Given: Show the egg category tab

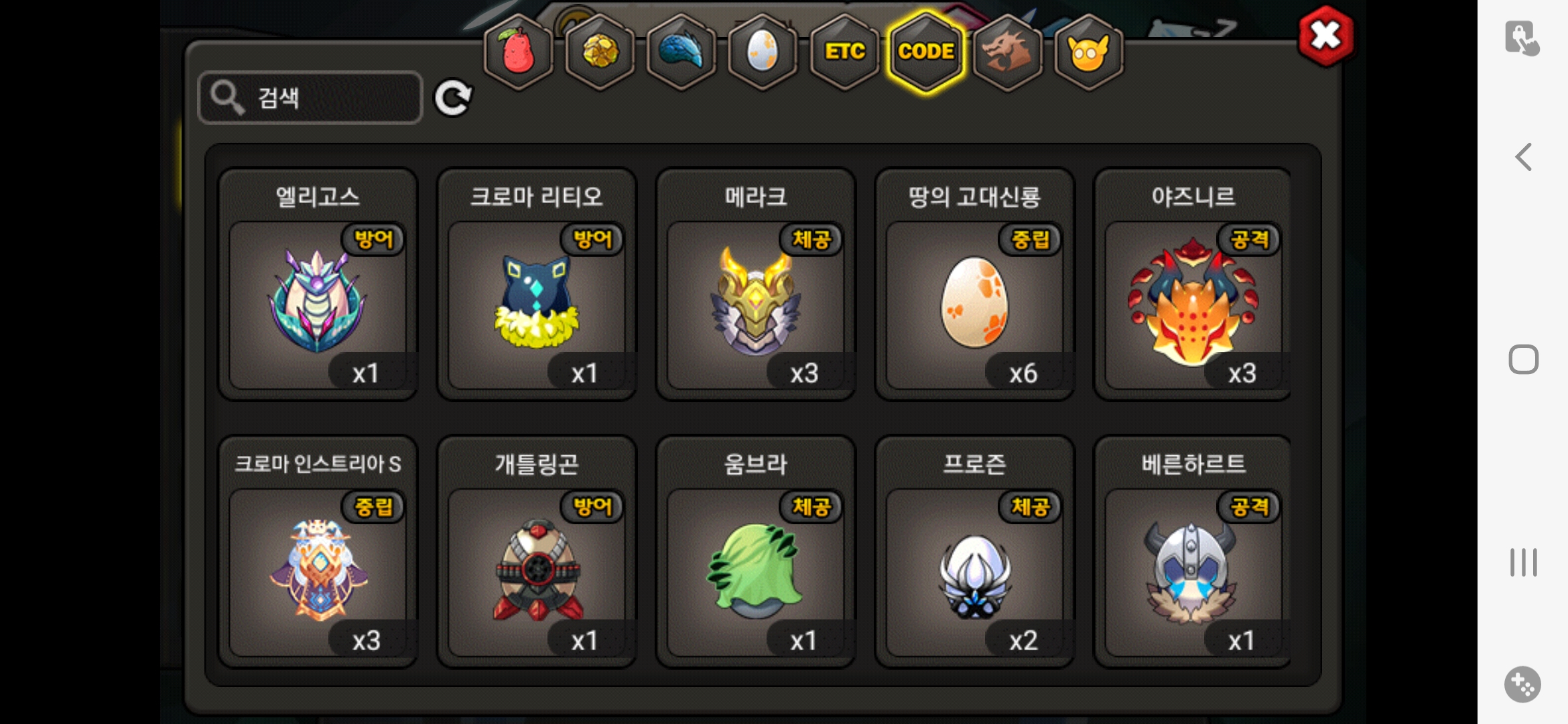Looking at the screenshot, I should pyautogui.click(x=763, y=52).
